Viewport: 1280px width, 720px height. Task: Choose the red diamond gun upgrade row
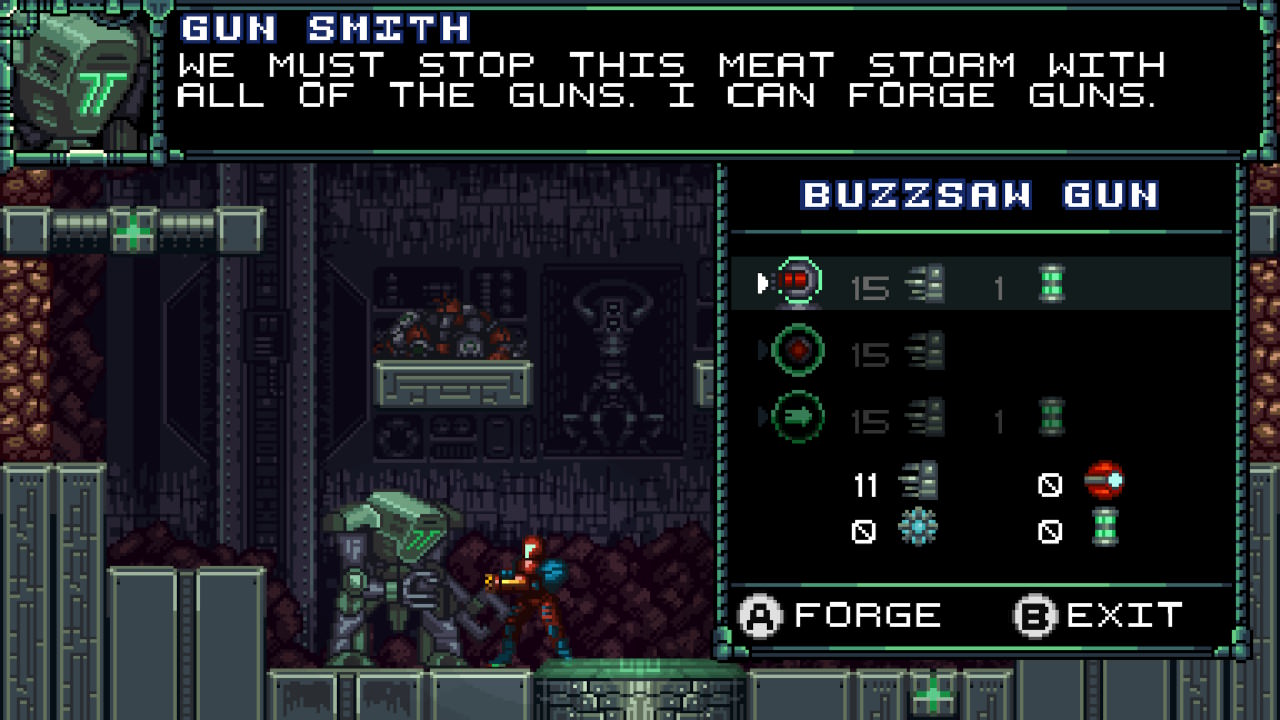tap(980, 351)
